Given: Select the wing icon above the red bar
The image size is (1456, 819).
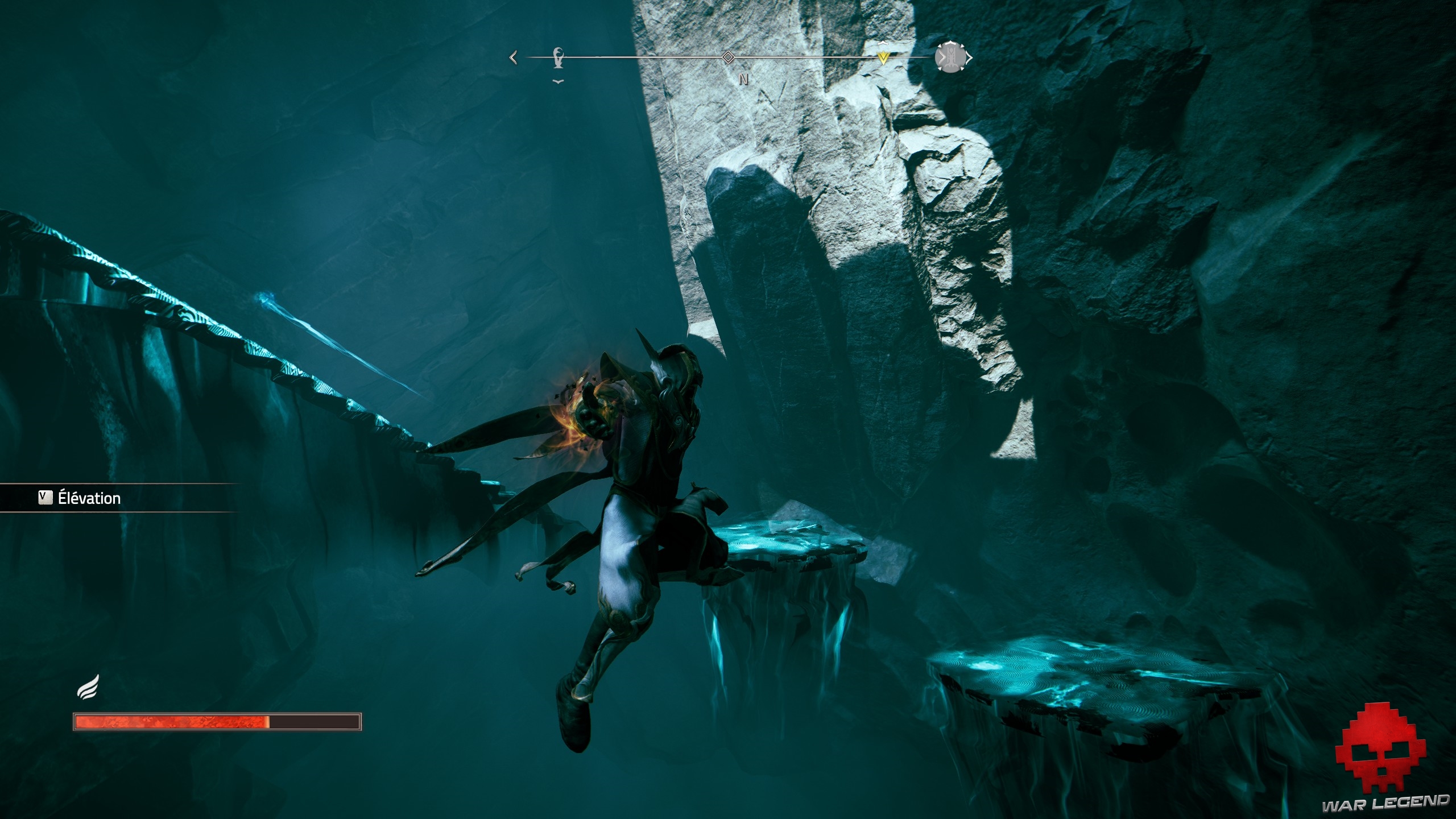Looking at the screenshot, I should coord(89,686).
